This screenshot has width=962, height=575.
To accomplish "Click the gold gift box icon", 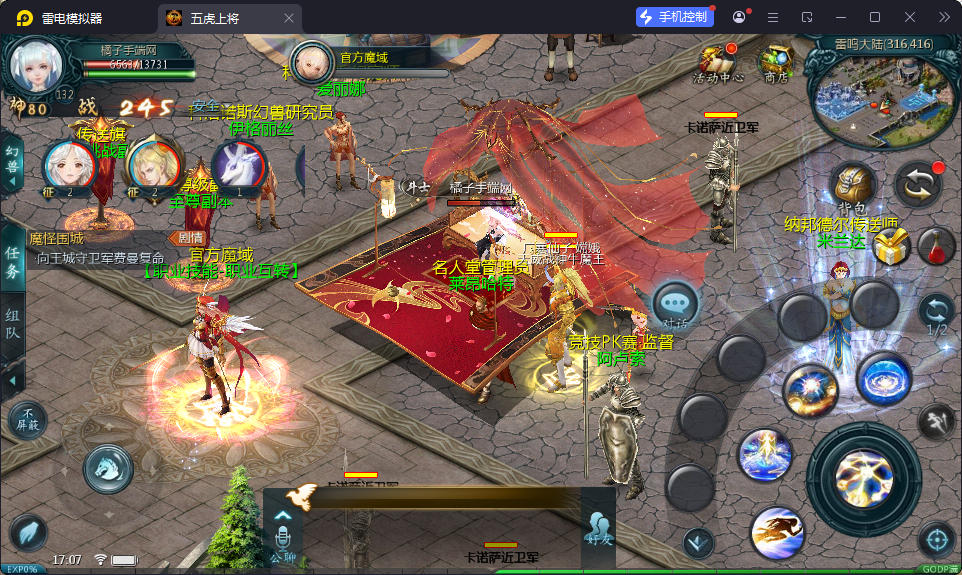I will pyautogui.click(x=891, y=246).
